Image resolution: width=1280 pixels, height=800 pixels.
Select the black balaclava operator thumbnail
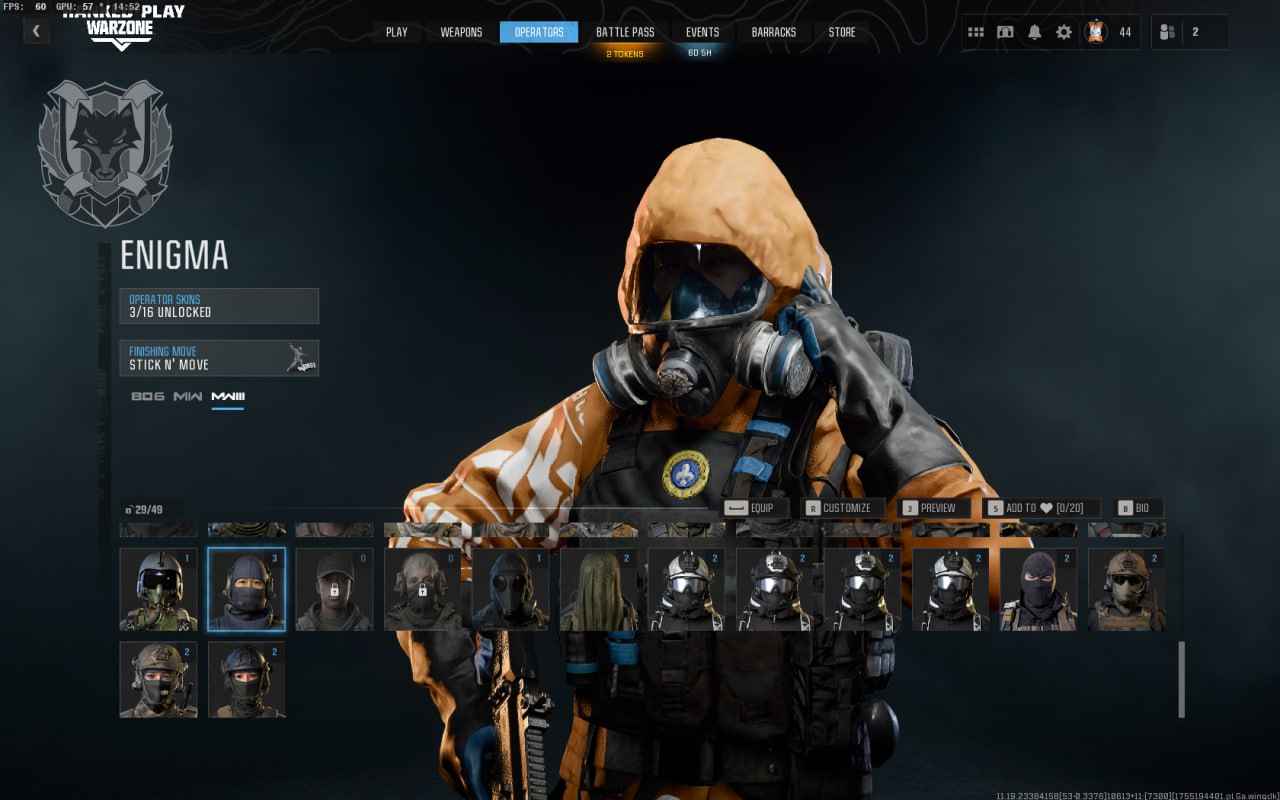pyautogui.click(x=1038, y=589)
